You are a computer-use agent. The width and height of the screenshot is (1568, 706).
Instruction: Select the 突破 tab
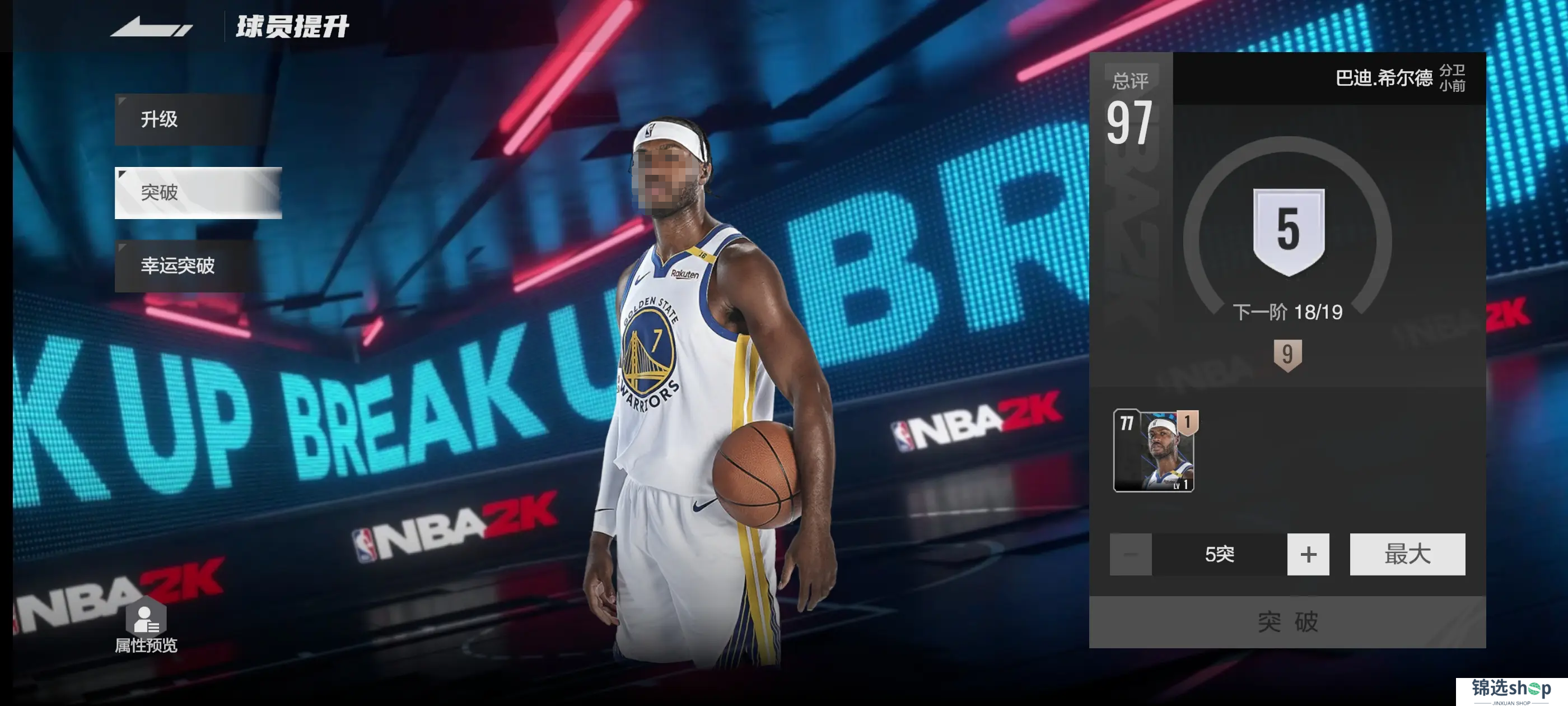pyautogui.click(x=197, y=193)
